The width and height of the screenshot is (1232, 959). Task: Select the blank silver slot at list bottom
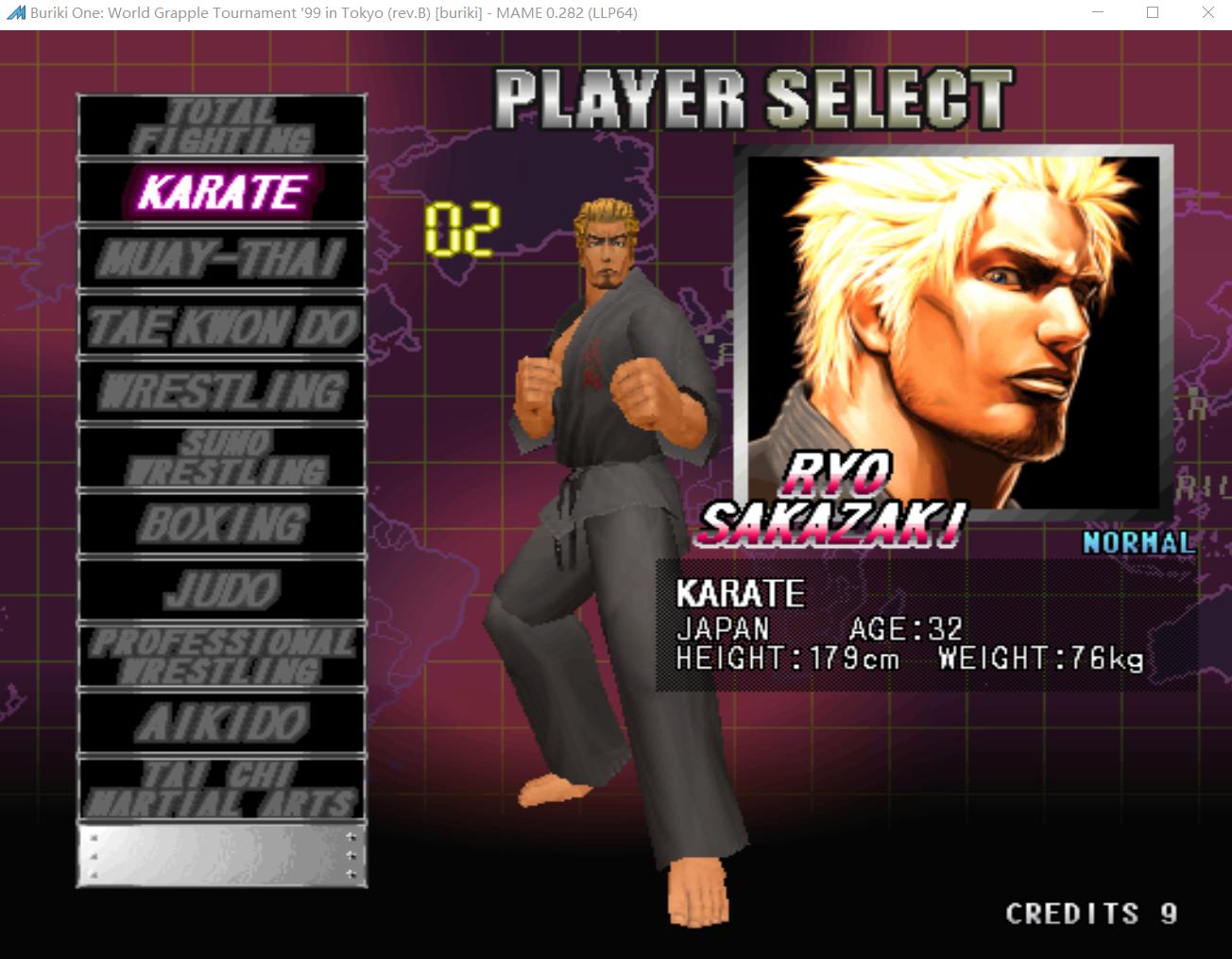click(x=222, y=856)
